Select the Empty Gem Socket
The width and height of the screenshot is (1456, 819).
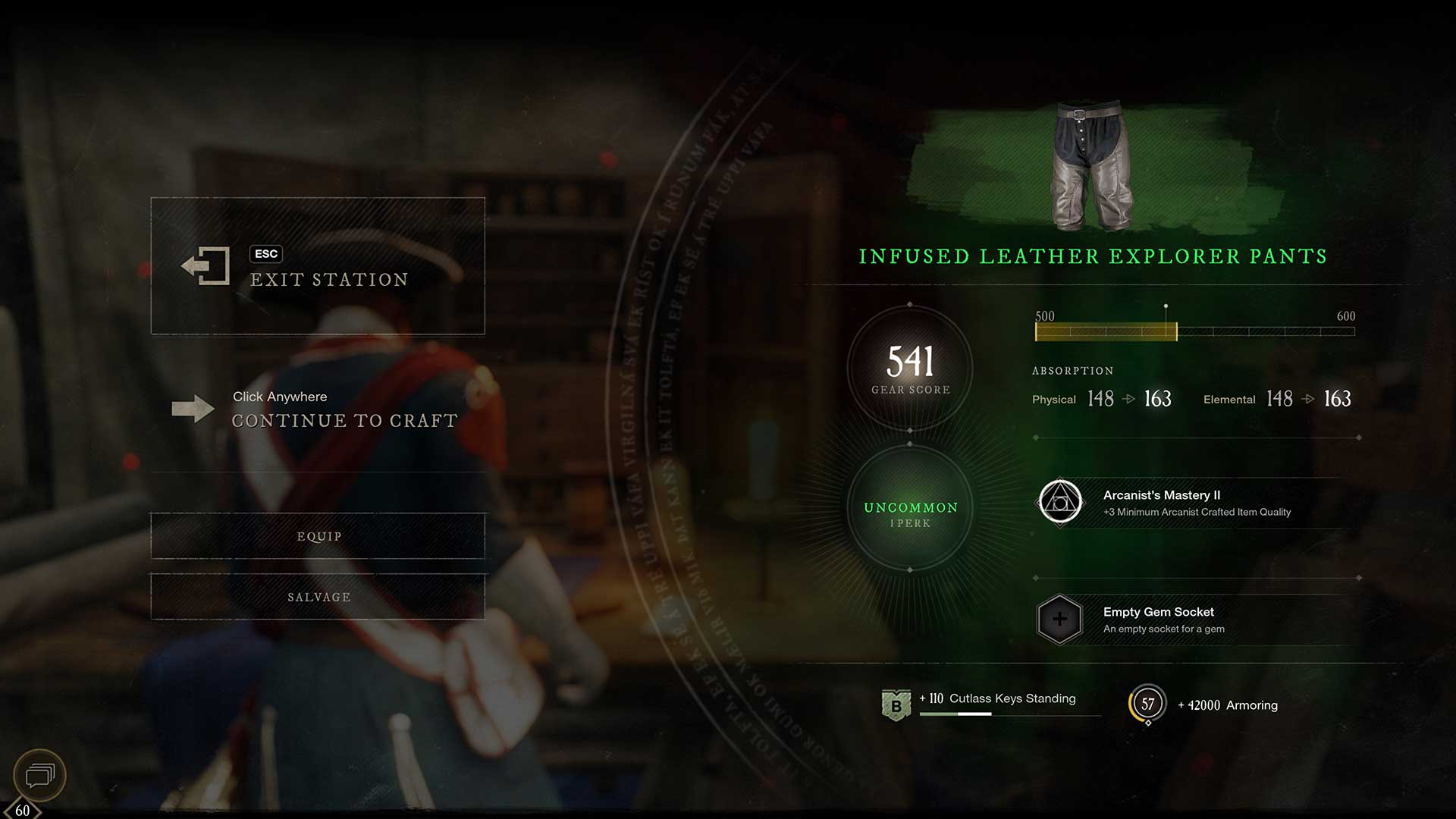[1059, 620]
